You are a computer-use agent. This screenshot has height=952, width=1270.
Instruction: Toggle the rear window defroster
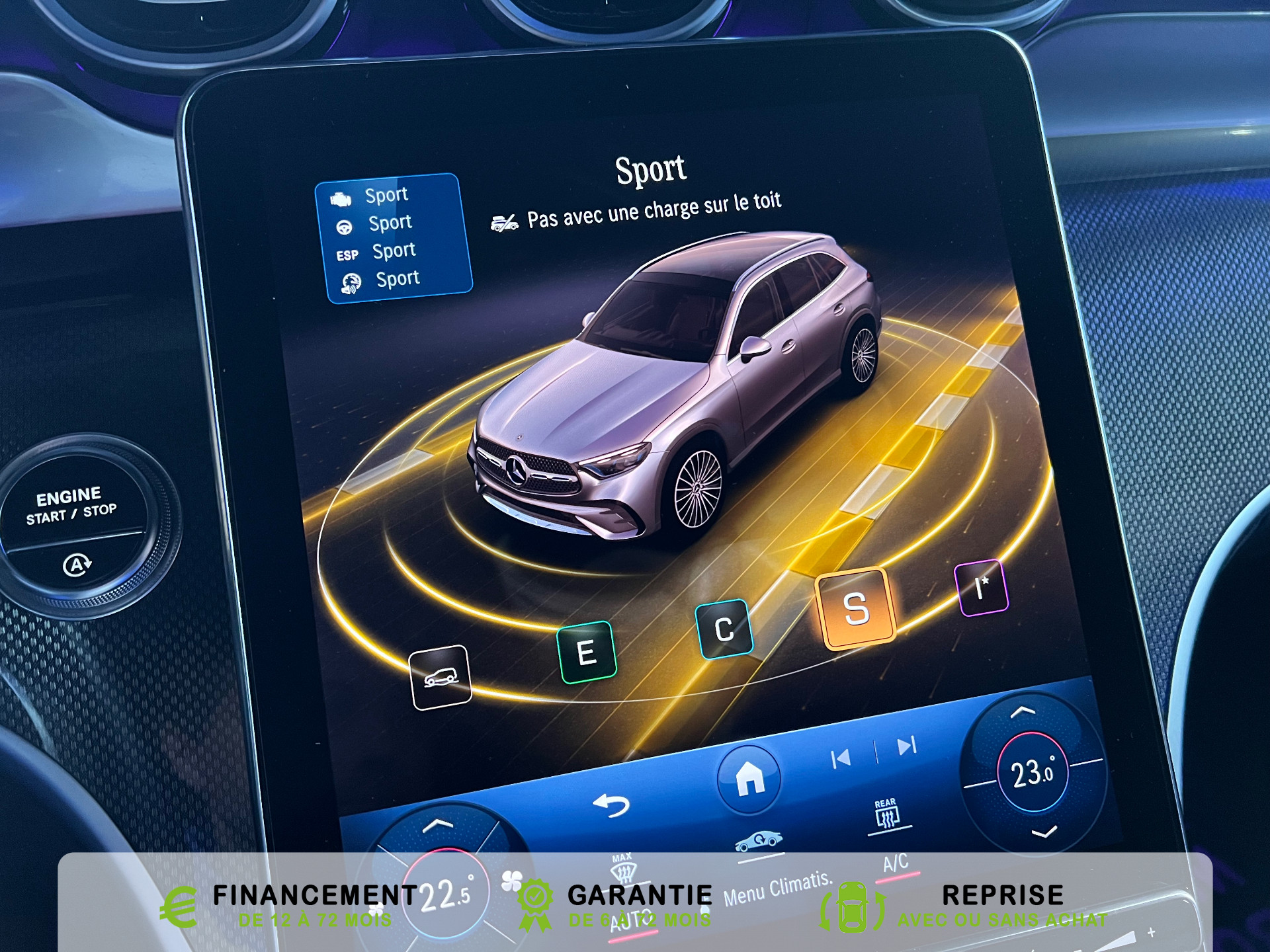click(886, 815)
